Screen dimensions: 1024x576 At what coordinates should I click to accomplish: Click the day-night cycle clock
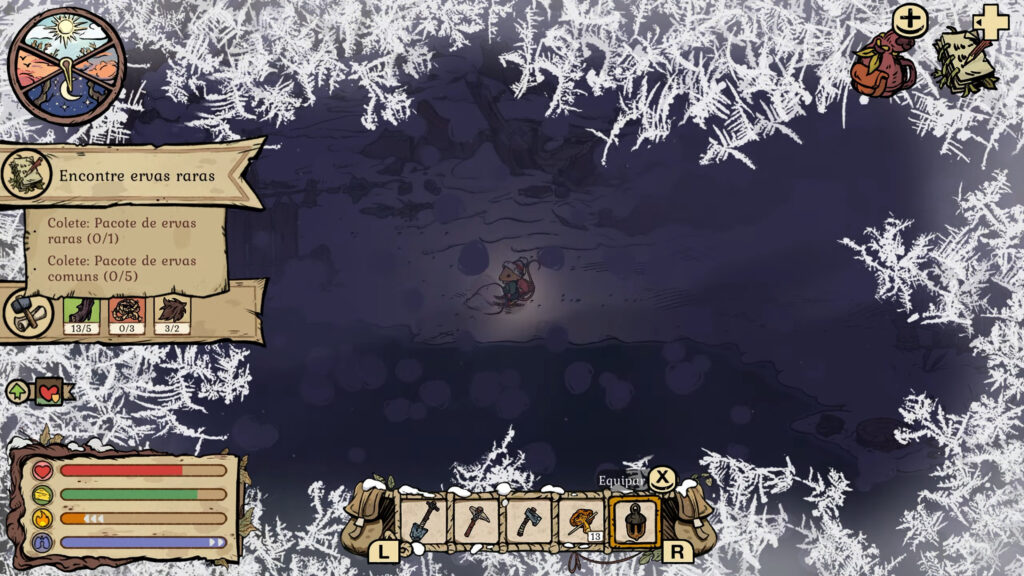[x=67, y=66]
